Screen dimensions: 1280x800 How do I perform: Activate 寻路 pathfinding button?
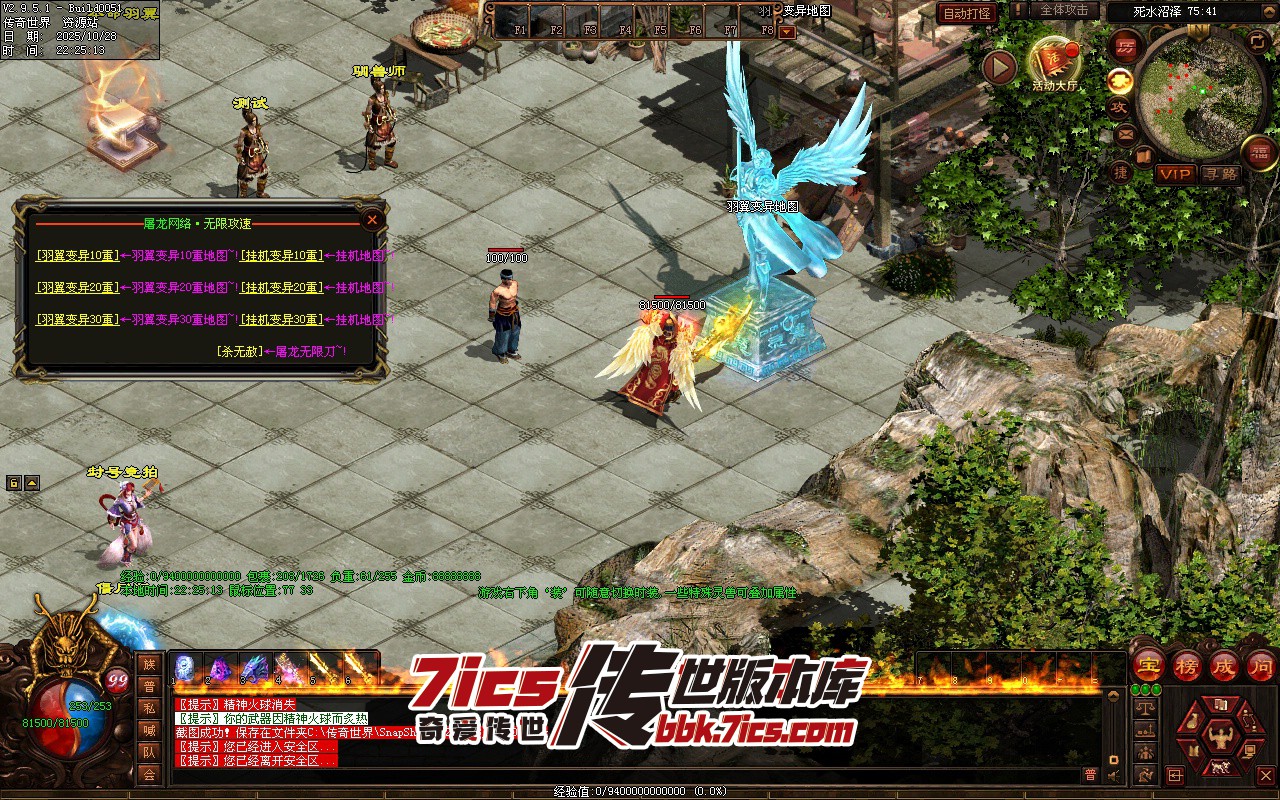coord(1219,174)
